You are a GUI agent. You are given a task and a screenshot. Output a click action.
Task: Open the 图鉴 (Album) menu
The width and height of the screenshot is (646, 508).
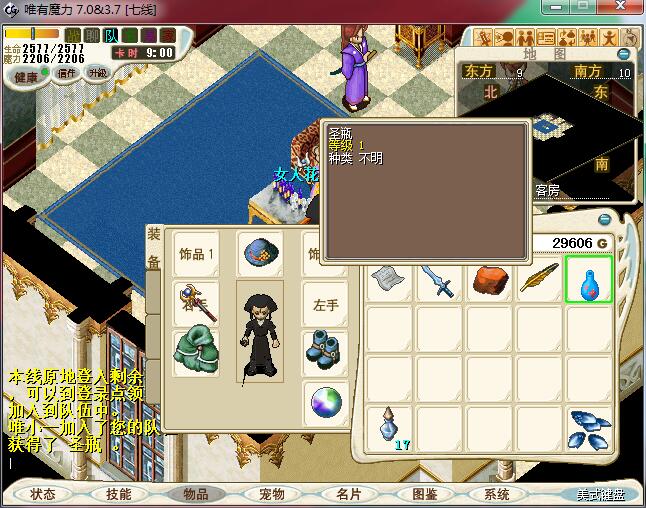coord(423,494)
